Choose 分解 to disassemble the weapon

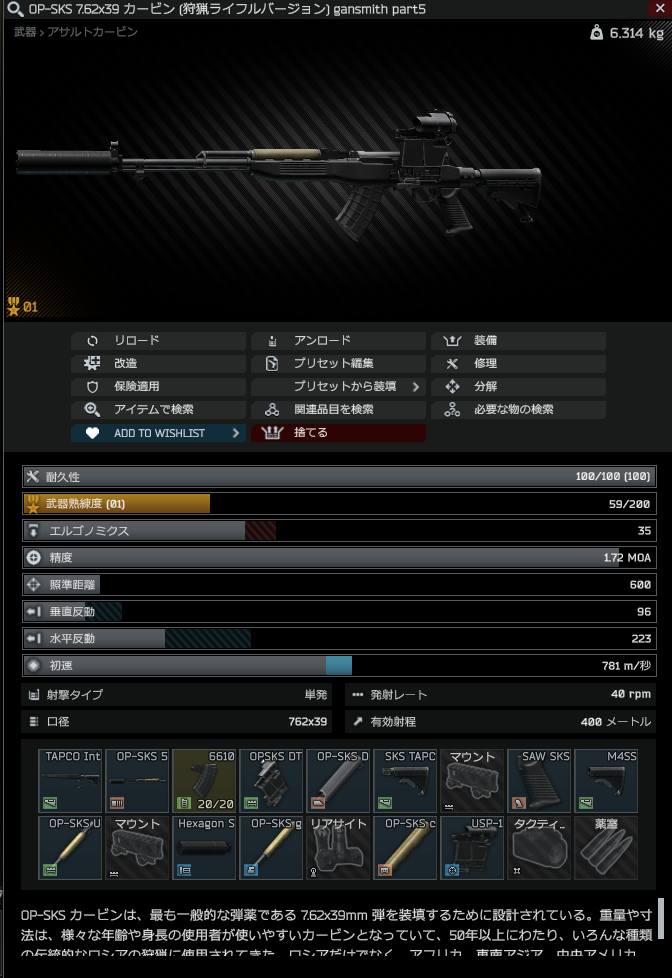coord(518,387)
